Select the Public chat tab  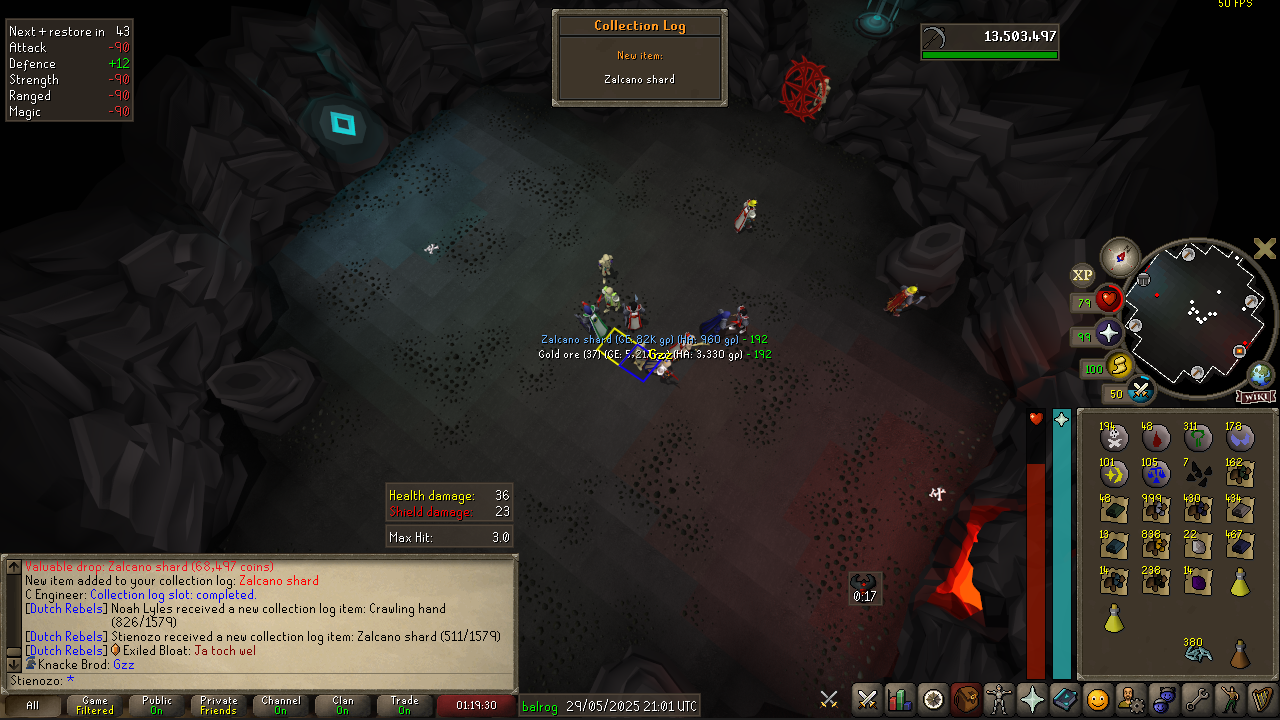157,705
